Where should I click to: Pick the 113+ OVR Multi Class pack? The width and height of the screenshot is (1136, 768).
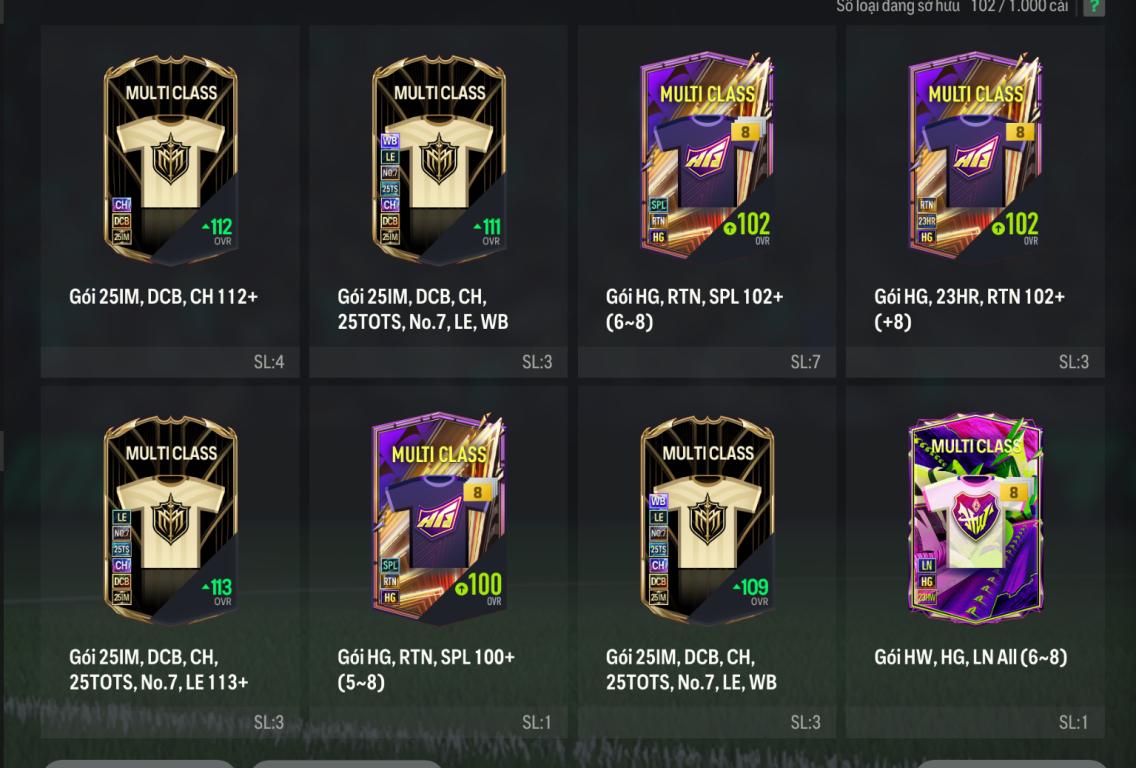coord(171,520)
